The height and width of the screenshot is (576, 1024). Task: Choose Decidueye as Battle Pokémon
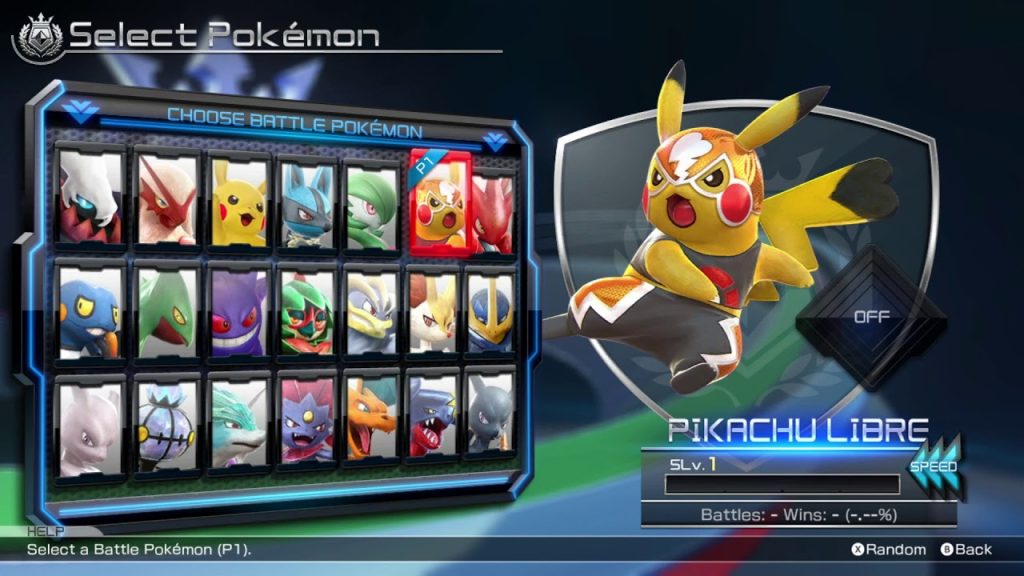[306, 313]
